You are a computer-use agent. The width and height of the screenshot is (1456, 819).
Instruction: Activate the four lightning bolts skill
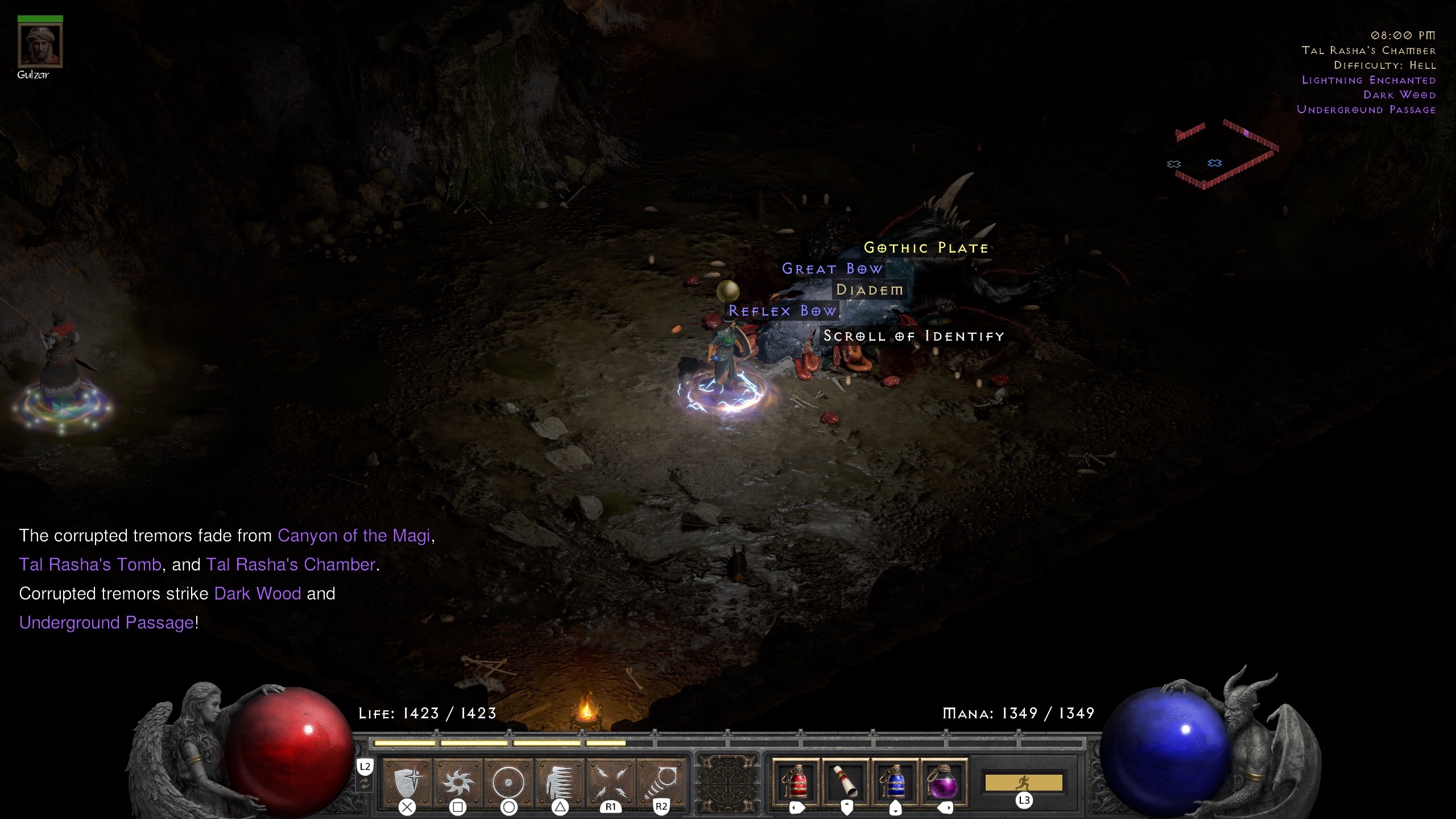(x=610, y=781)
